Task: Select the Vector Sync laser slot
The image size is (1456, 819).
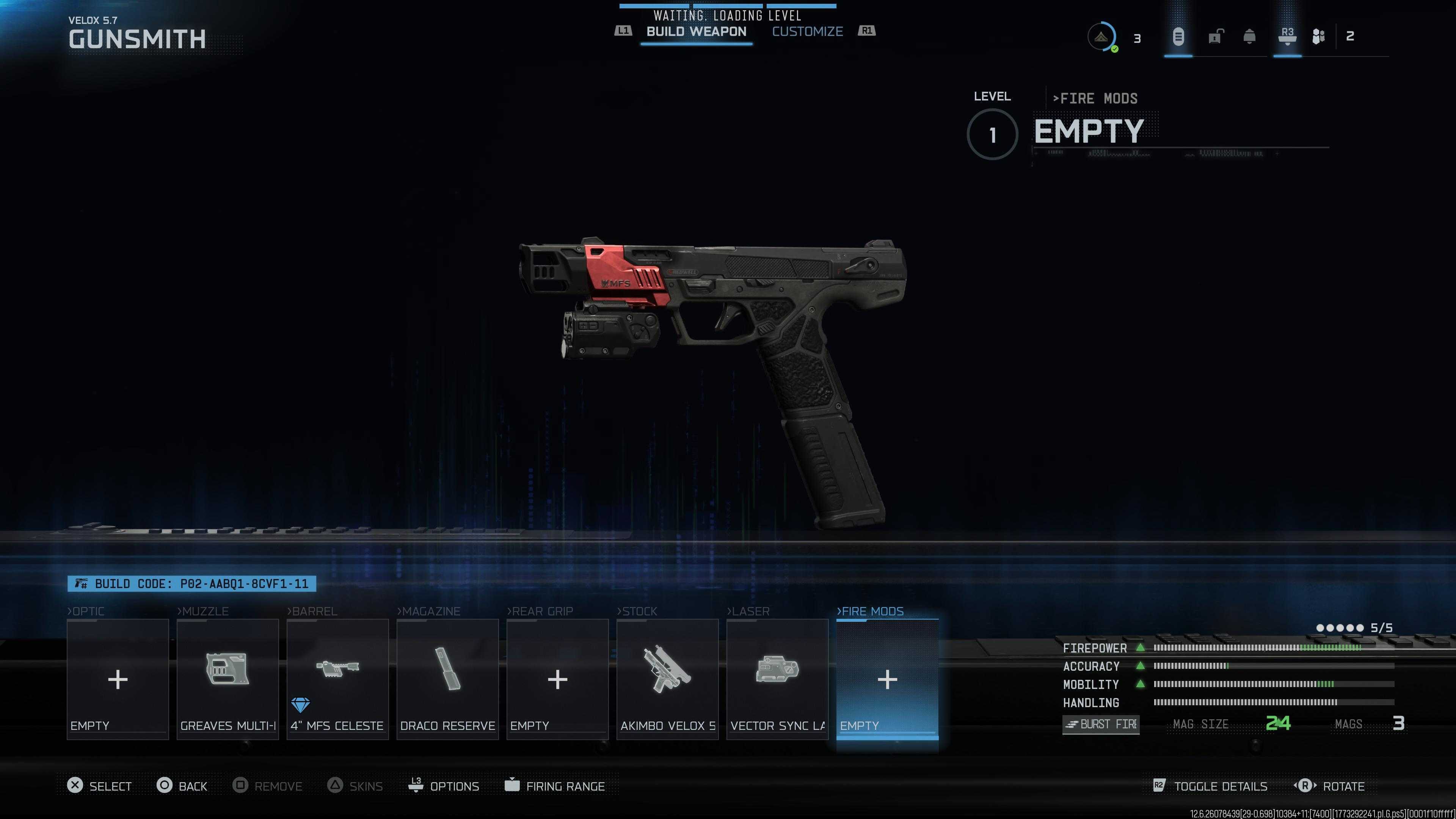Action: coord(777,679)
